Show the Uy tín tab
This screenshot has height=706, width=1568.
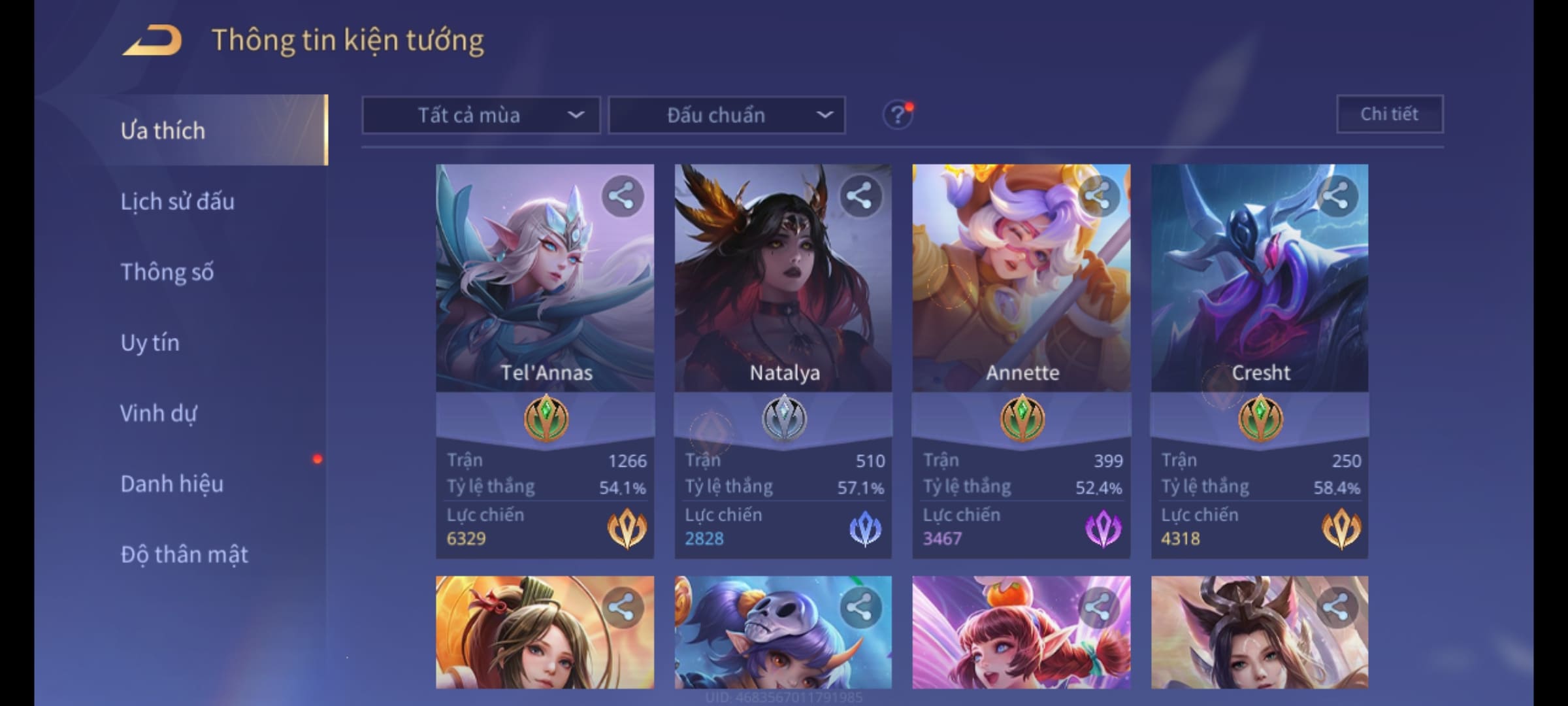click(150, 343)
